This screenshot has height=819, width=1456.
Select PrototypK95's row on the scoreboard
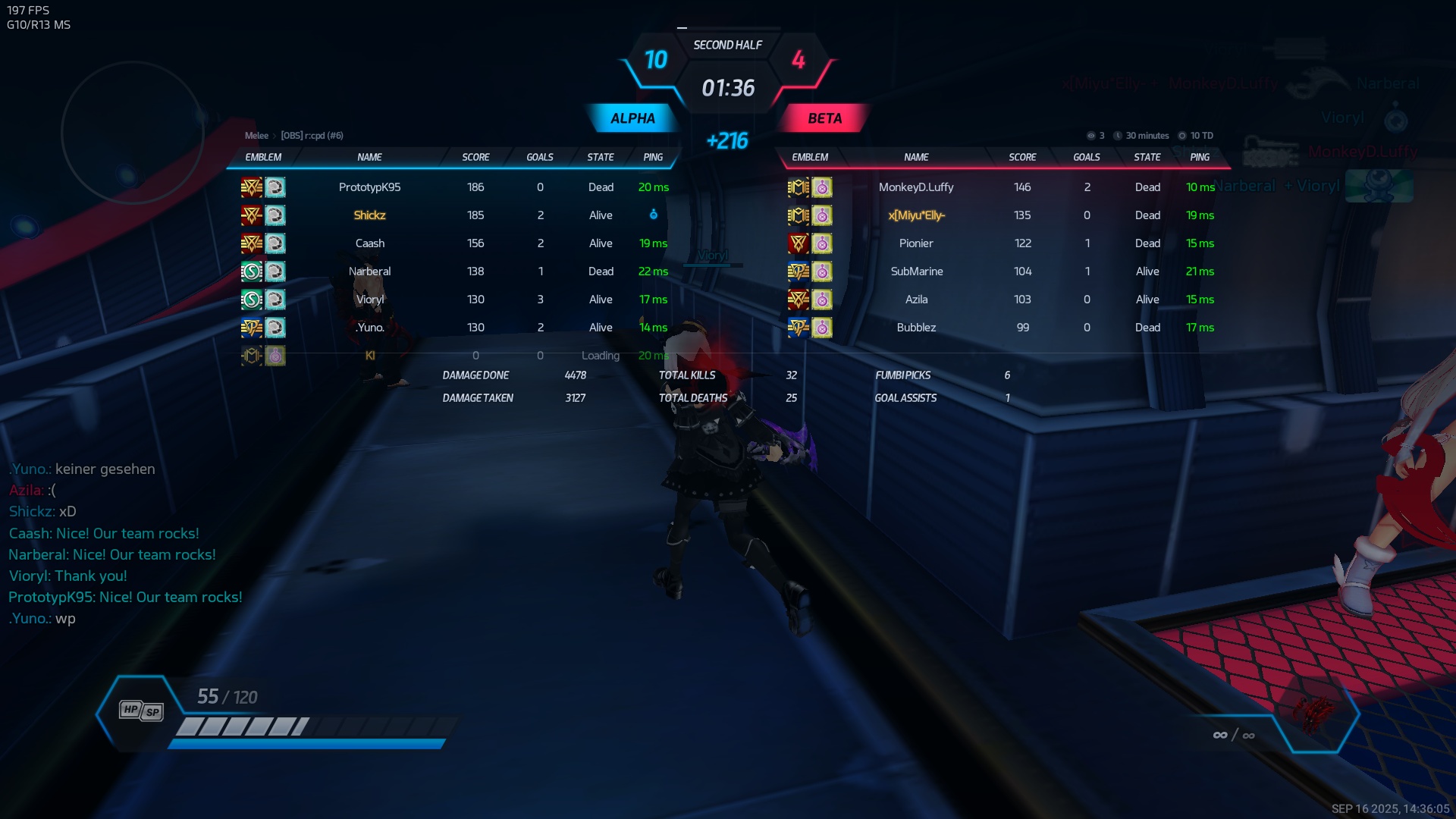click(x=369, y=187)
